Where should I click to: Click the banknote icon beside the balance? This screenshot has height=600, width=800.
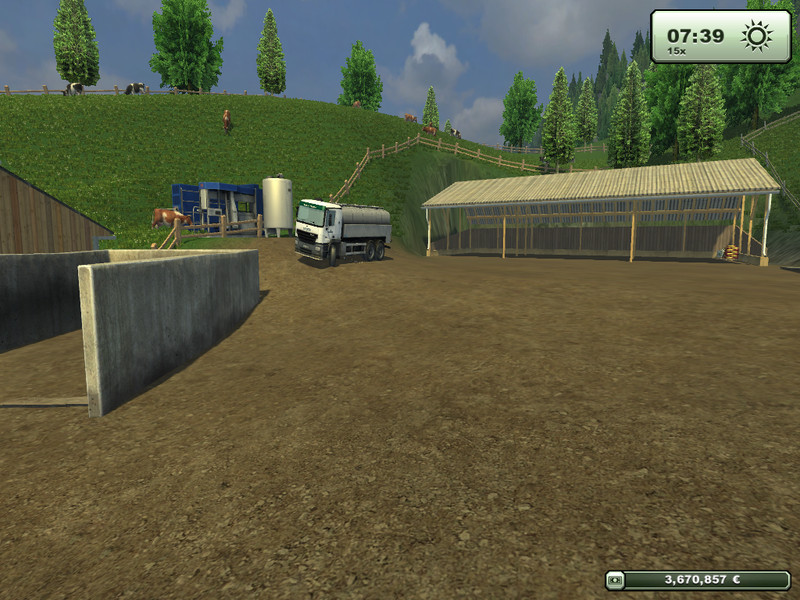[617, 579]
